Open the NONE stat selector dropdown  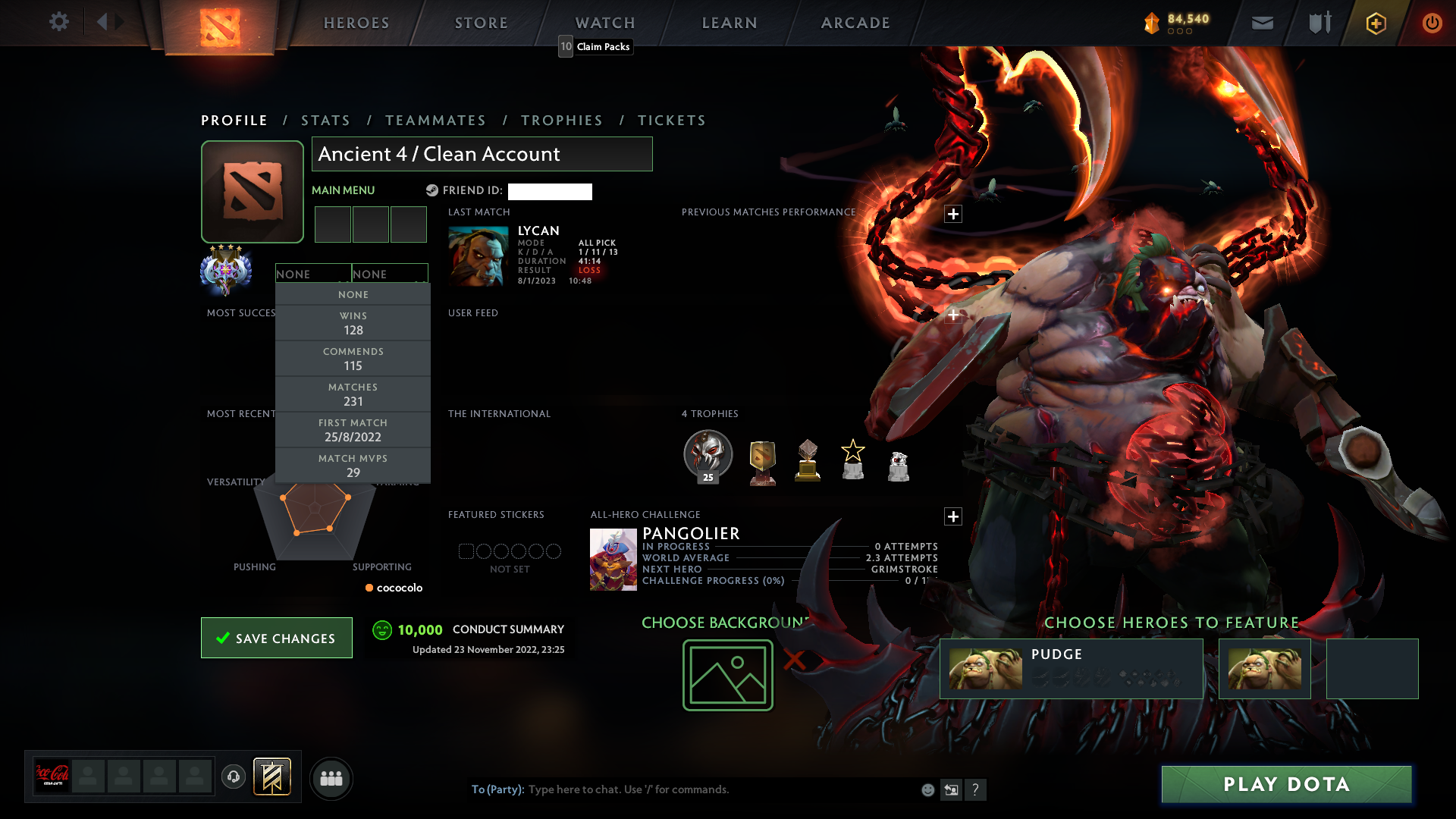(x=313, y=273)
